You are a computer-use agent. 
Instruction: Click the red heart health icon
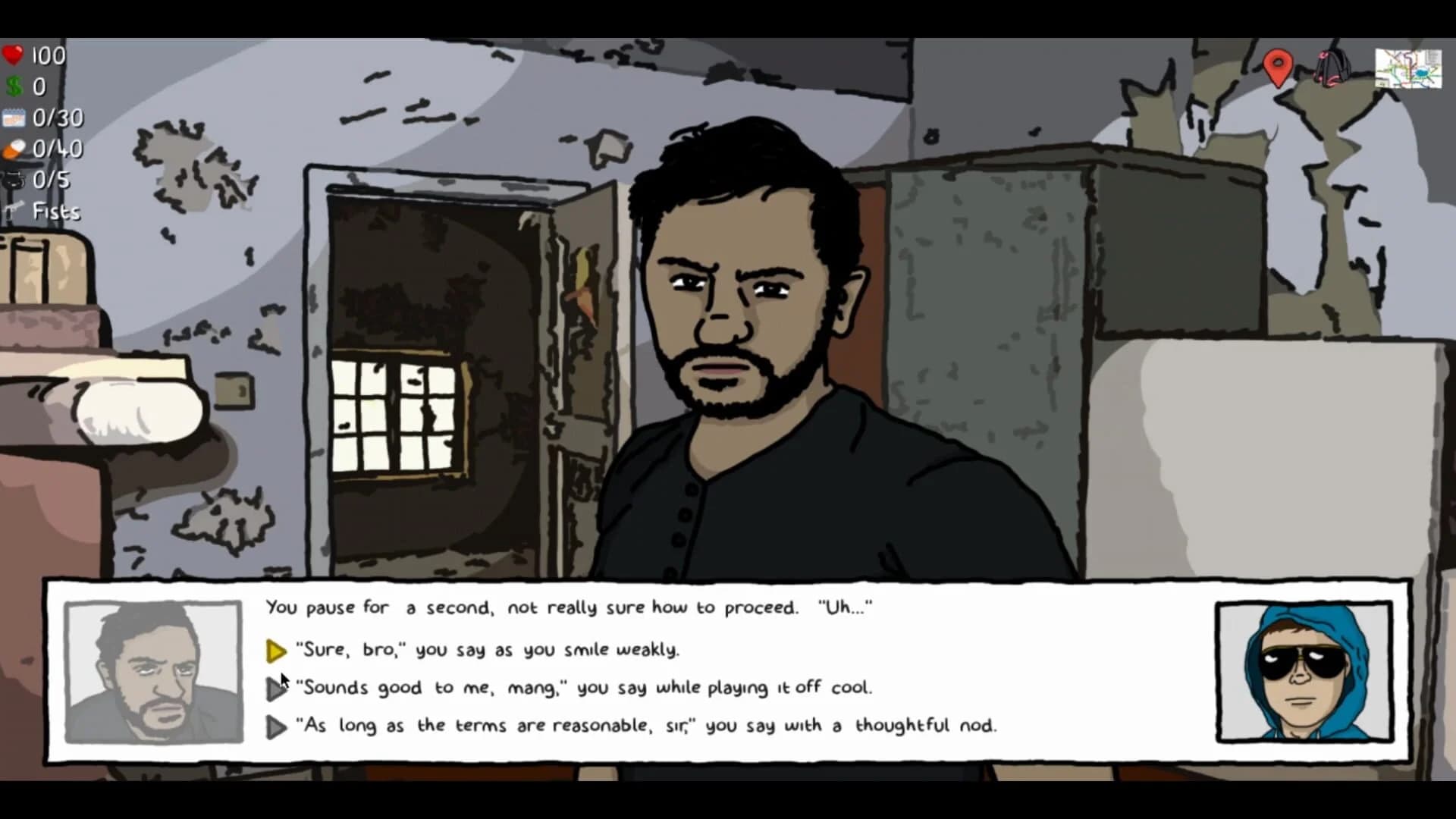(13, 55)
